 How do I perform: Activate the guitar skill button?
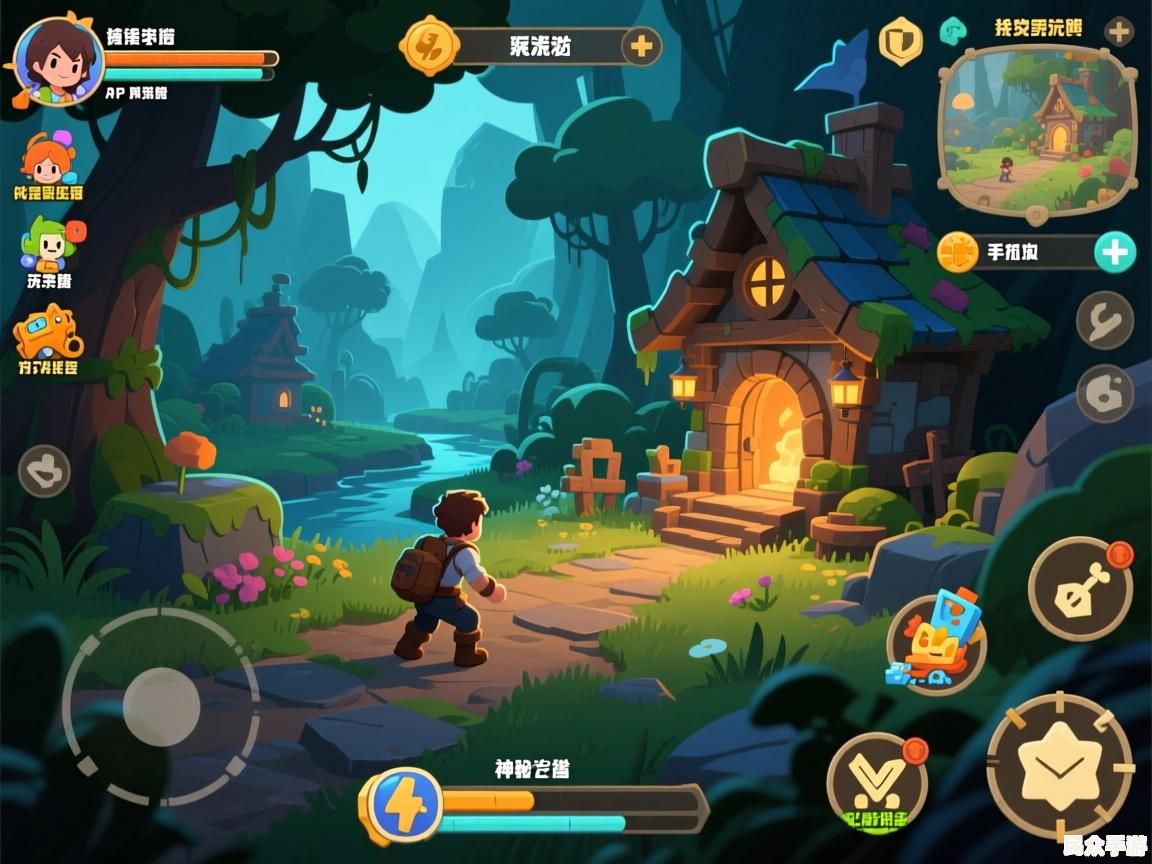(1080, 589)
